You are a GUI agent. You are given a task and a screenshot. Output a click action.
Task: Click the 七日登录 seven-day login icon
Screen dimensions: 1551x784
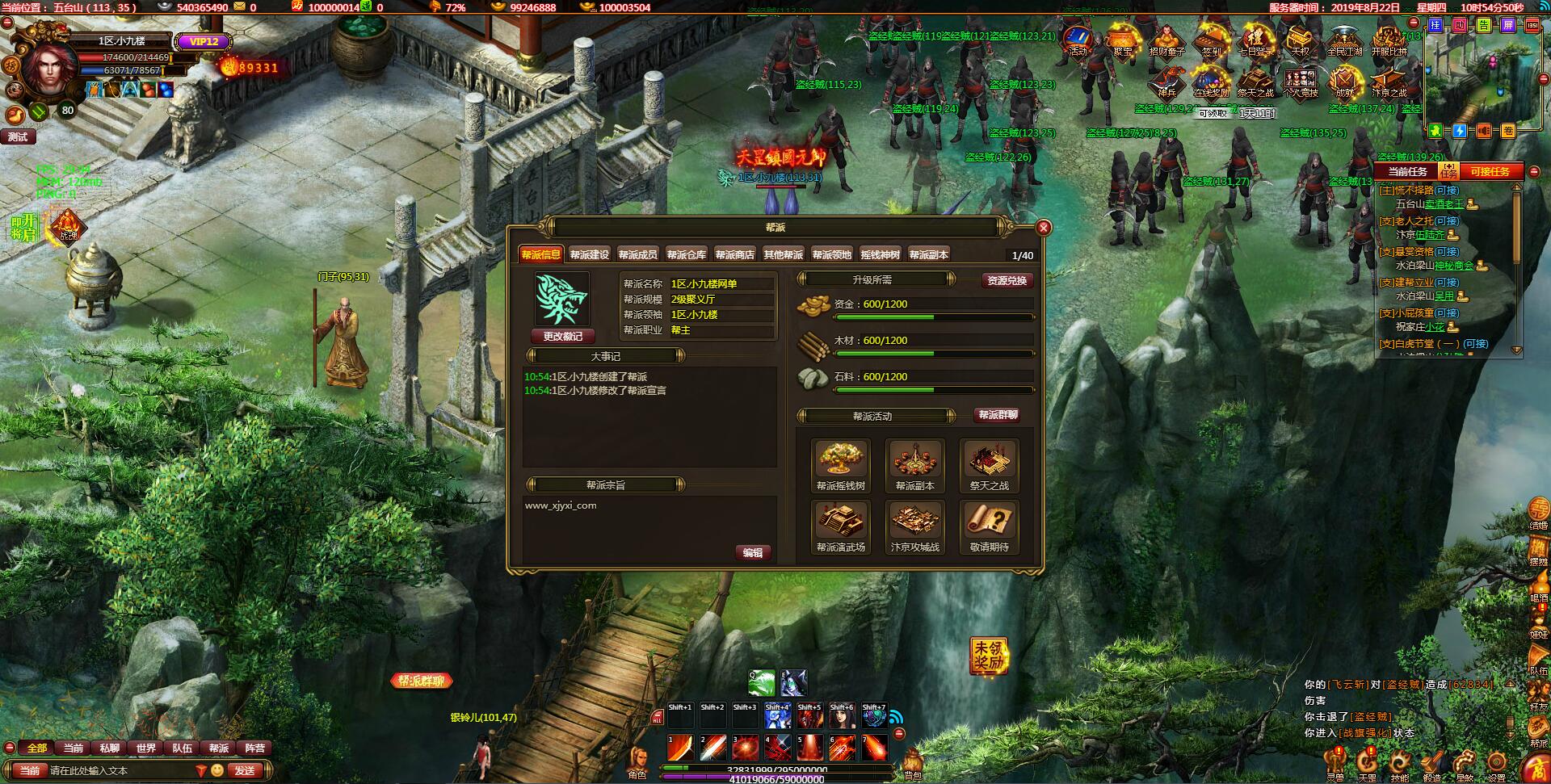coord(1255,40)
